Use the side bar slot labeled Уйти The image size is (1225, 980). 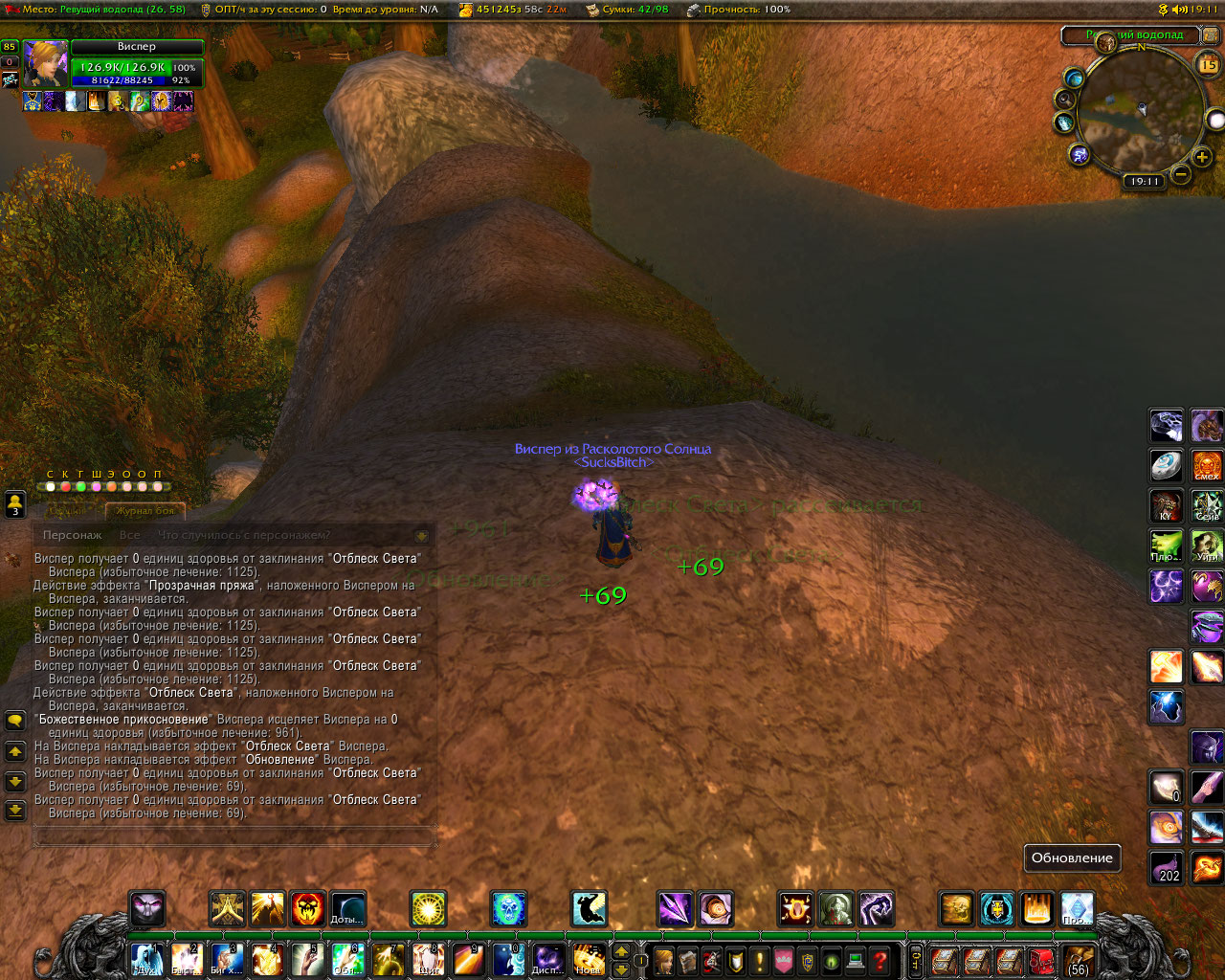tap(1207, 546)
